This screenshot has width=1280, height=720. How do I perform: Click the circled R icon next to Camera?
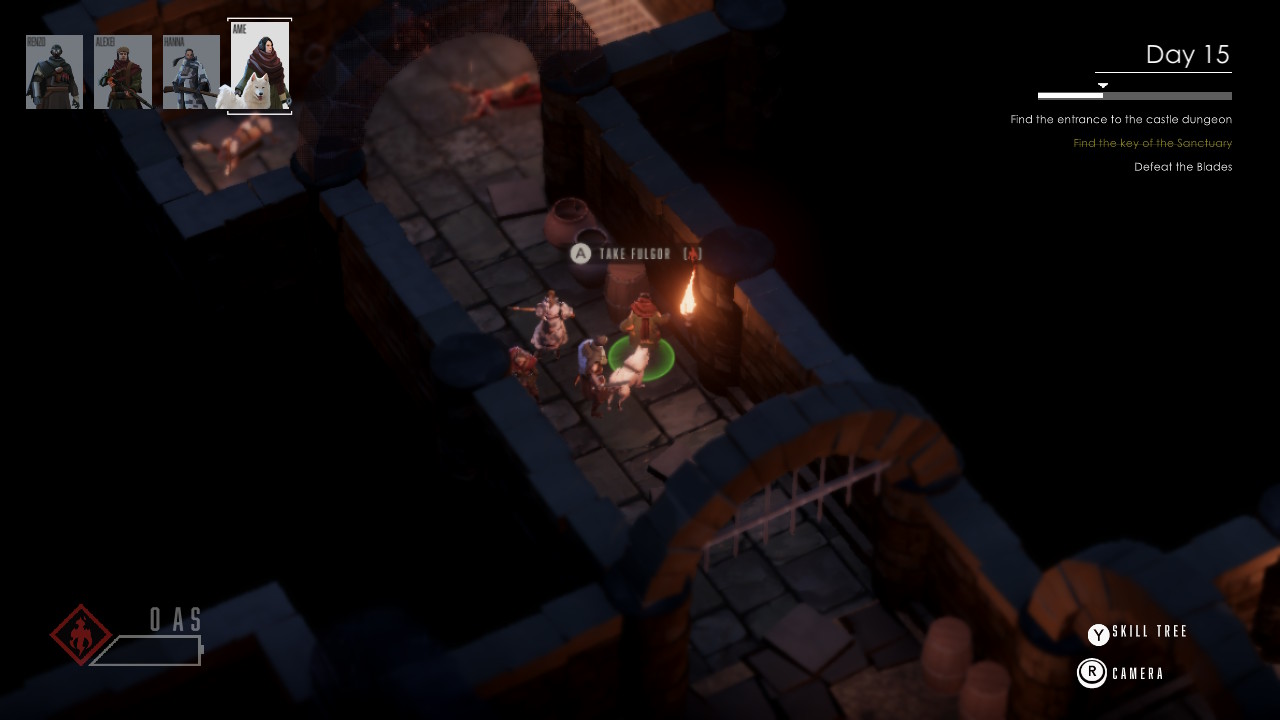click(x=1093, y=673)
